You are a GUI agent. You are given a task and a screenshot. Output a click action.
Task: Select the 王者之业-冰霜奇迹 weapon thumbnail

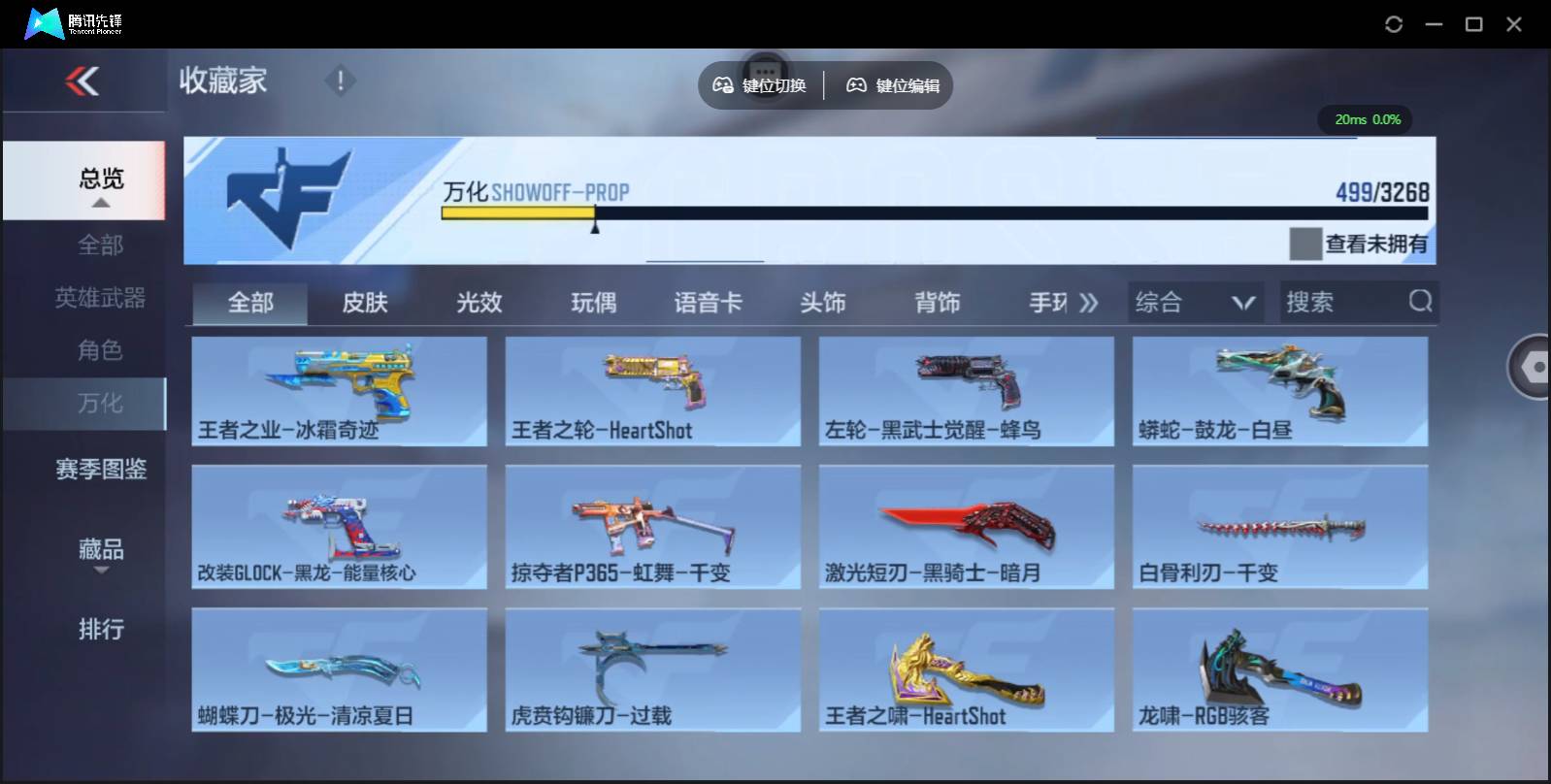pos(339,388)
